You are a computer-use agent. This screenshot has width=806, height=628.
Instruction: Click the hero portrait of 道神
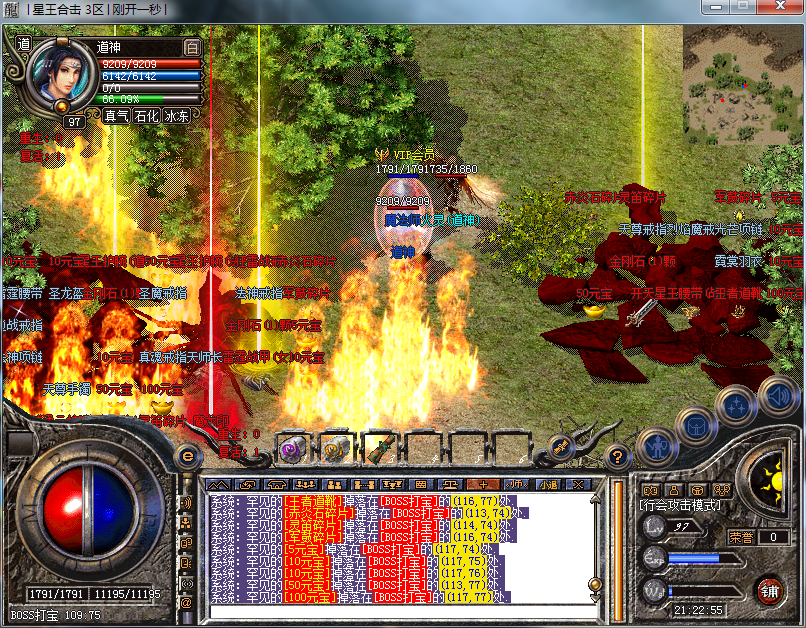tap(61, 76)
